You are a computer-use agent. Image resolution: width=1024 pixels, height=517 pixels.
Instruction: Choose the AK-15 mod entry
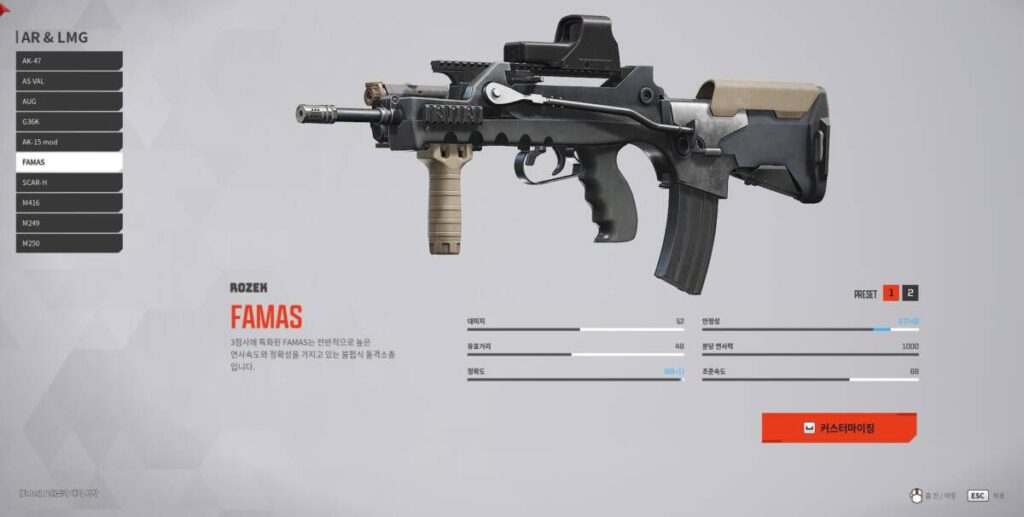coord(68,142)
